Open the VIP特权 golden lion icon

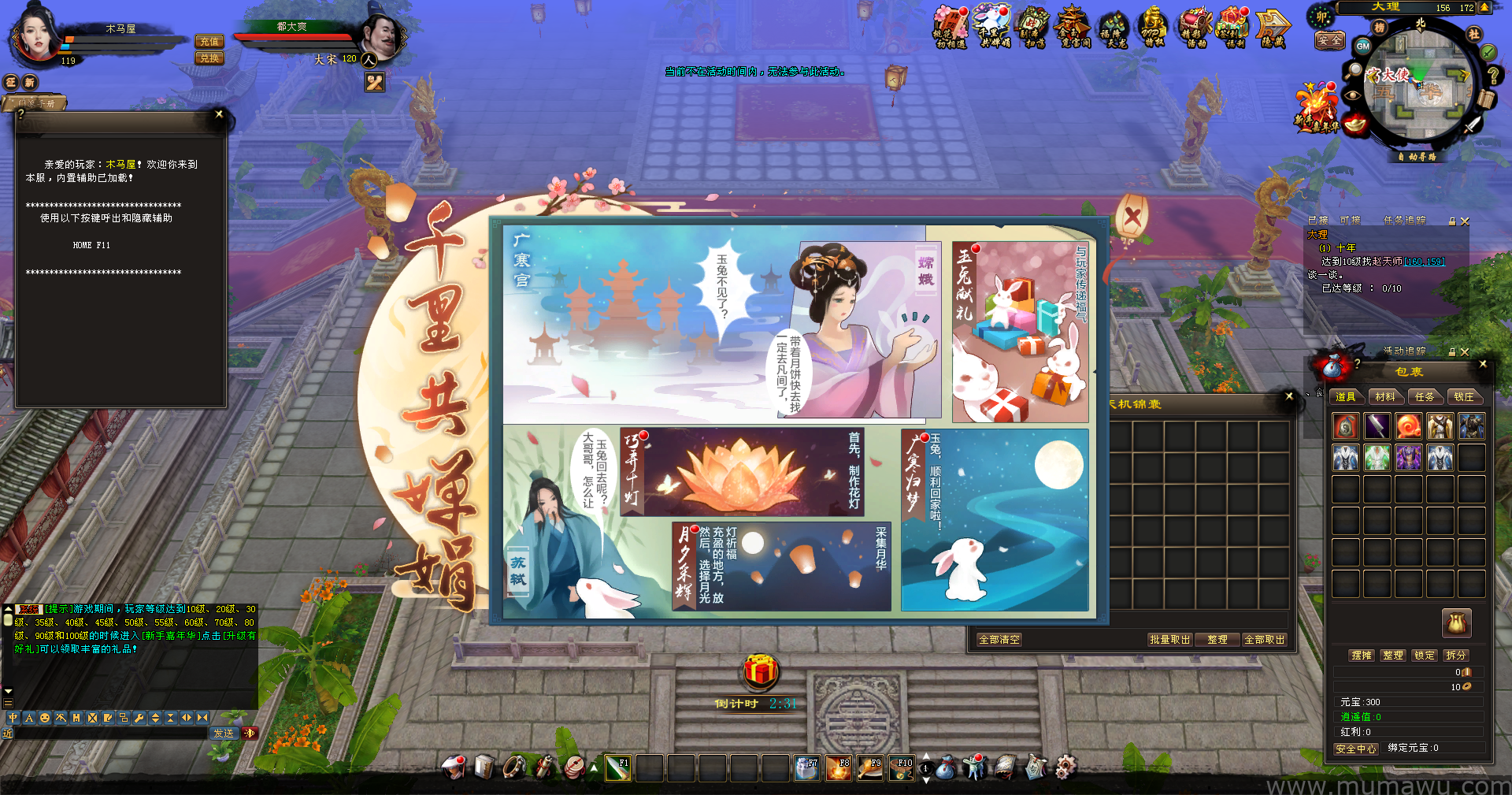coord(1152,28)
